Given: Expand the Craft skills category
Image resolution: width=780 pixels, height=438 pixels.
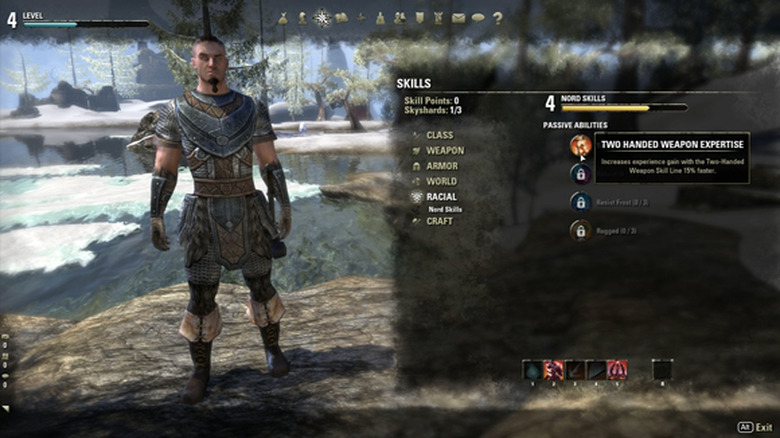Looking at the screenshot, I should tap(439, 221).
